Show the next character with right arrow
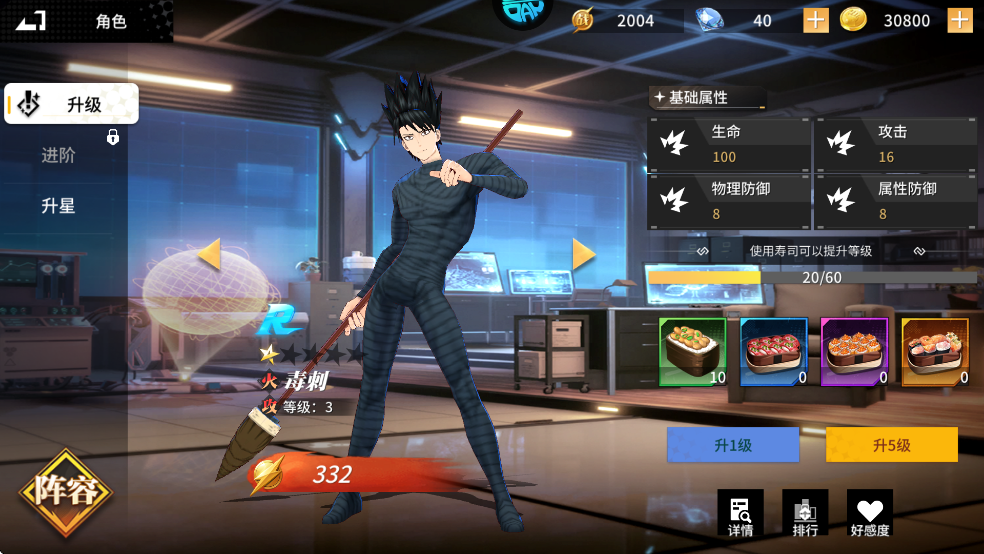This screenshot has width=984, height=554. pos(583,254)
